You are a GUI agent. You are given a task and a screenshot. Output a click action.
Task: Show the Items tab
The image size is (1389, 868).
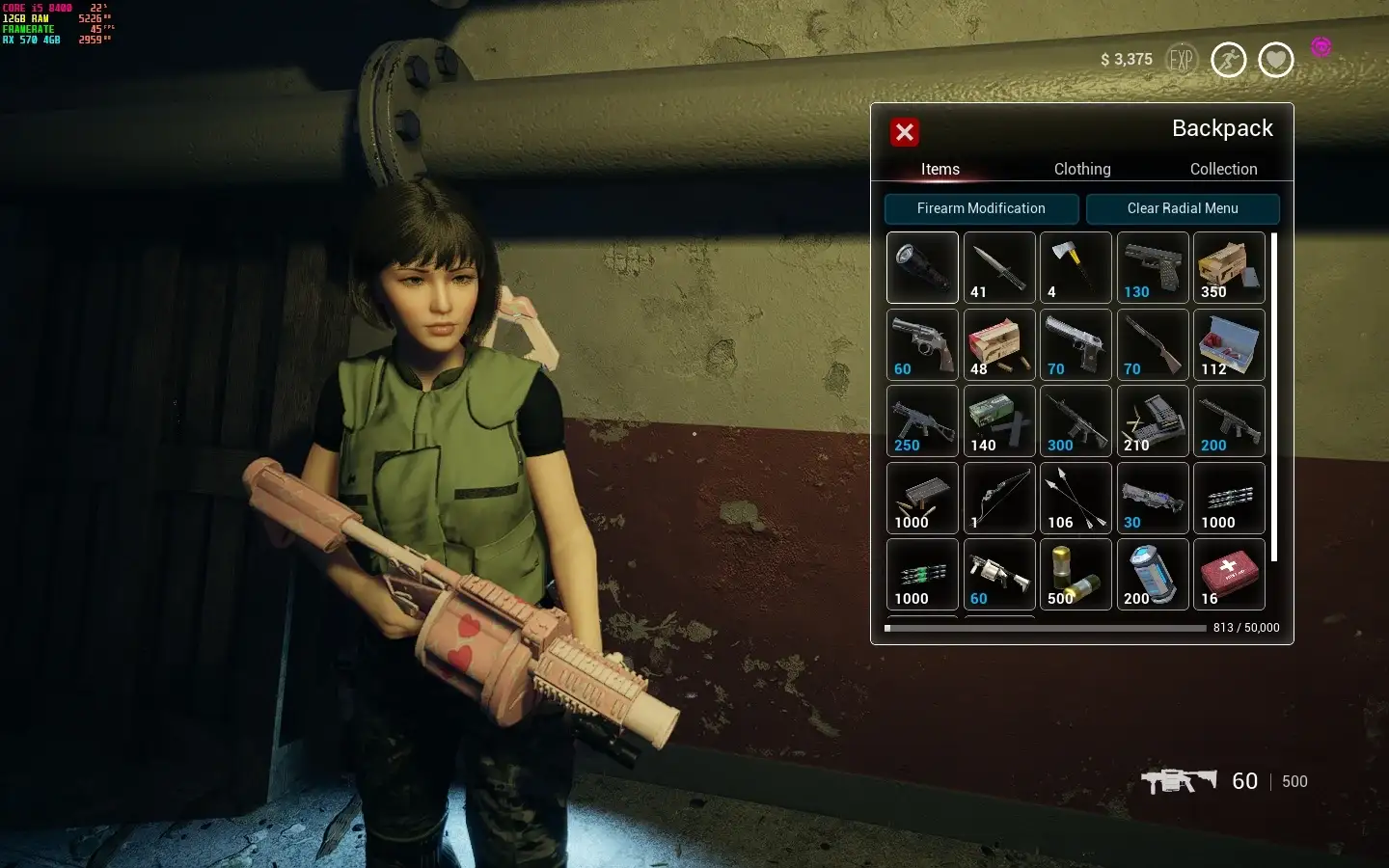[940, 169]
